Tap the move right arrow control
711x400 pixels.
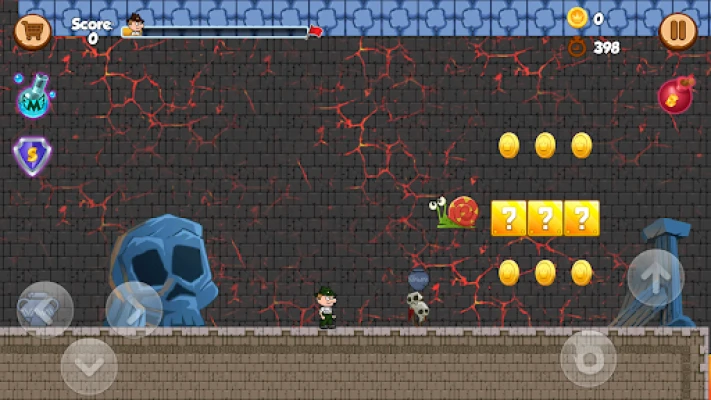pos(134,309)
